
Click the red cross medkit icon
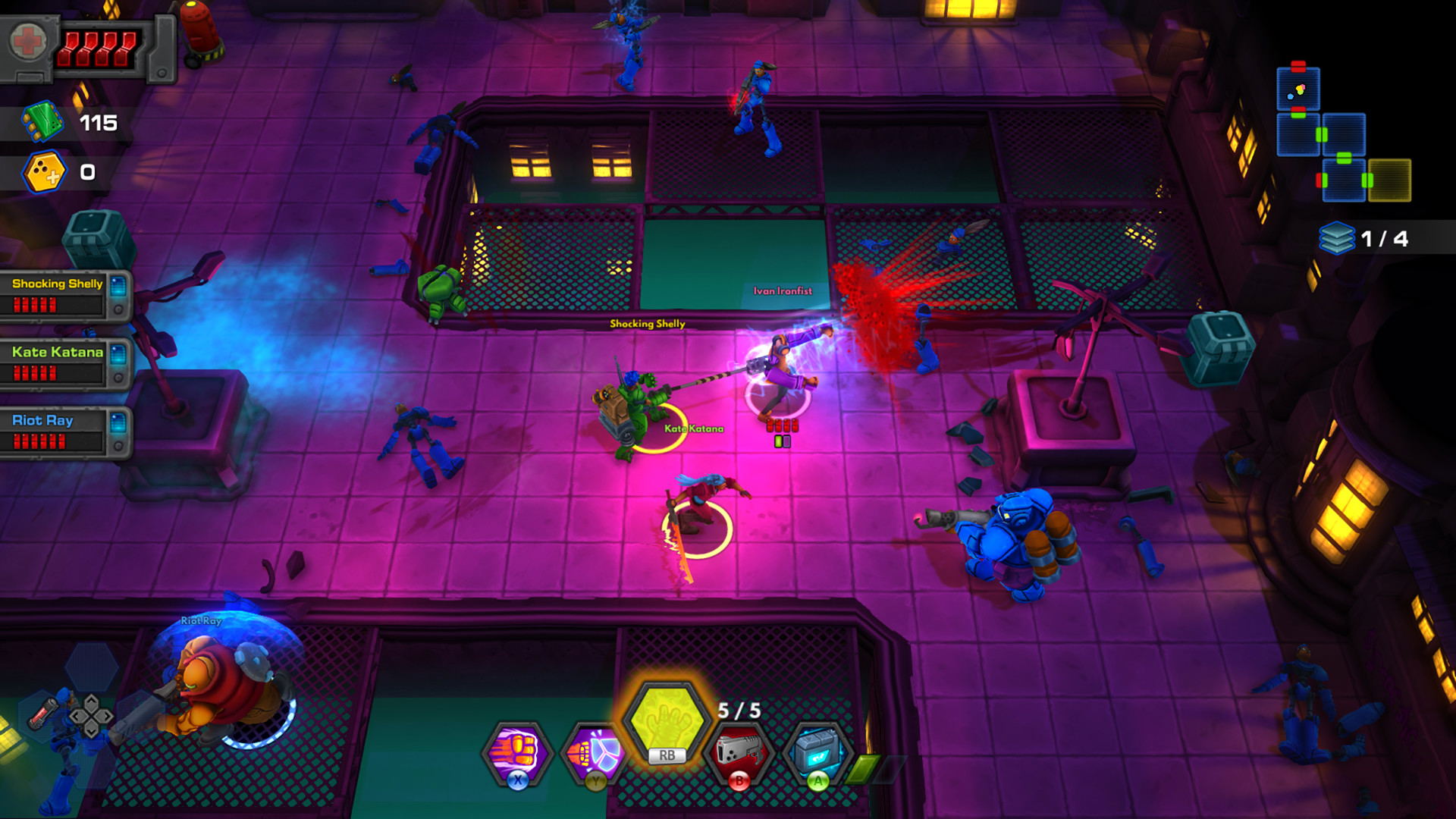click(29, 42)
